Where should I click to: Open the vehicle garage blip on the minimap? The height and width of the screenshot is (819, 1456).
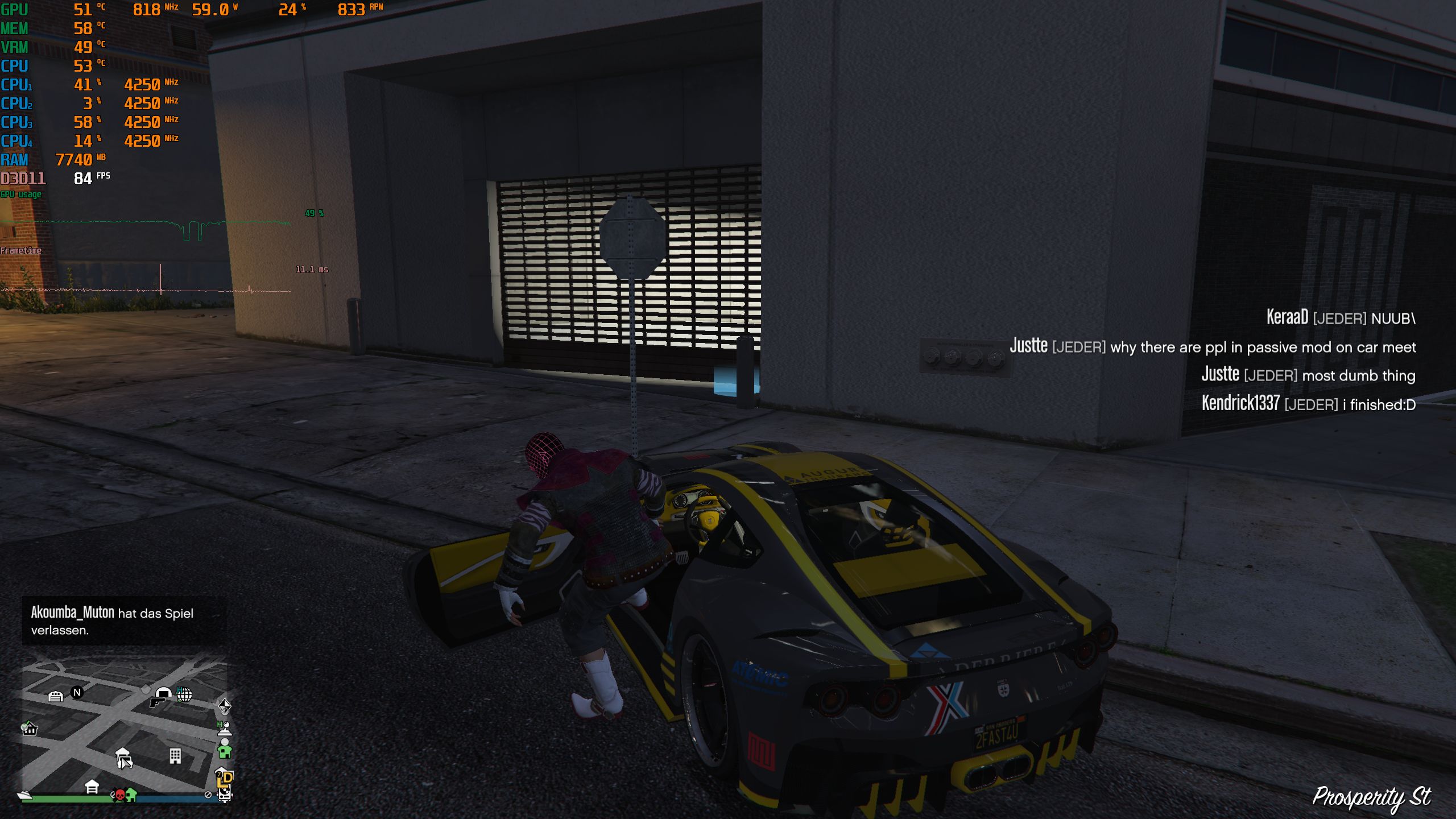coord(56,696)
